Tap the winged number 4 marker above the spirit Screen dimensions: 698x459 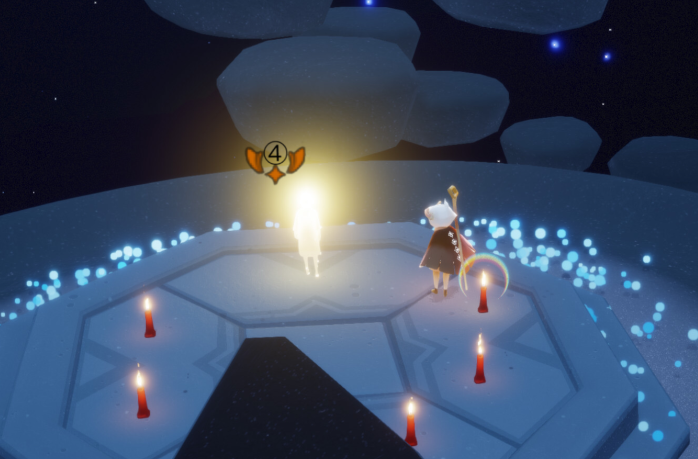(275, 158)
